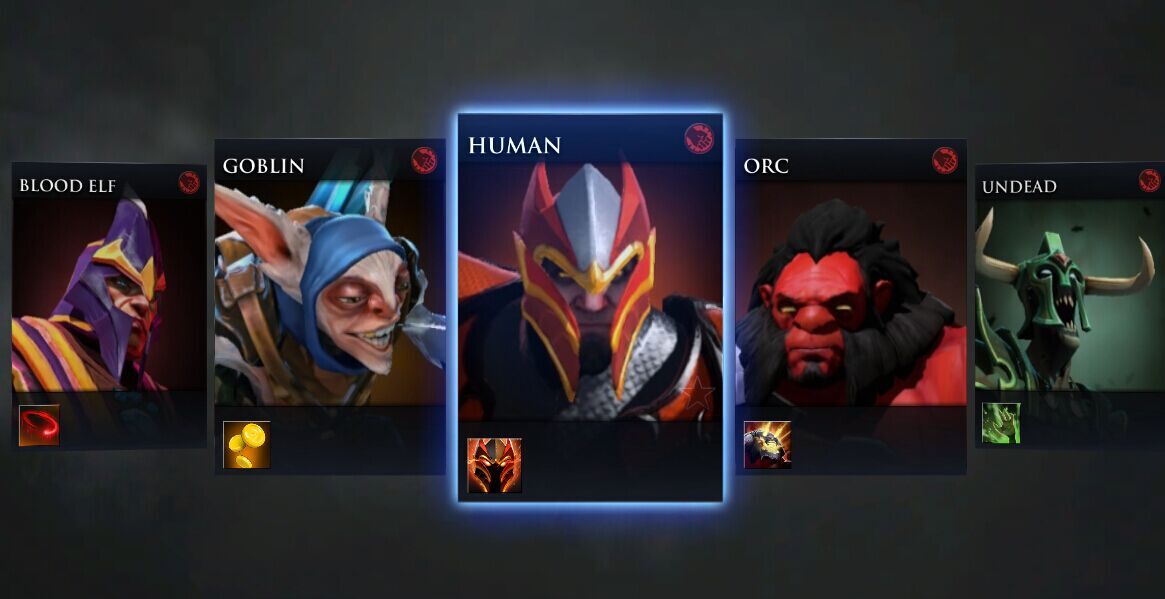Click the gold coins ability icon
Image resolution: width=1165 pixels, height=599 pixels.
point(246,445)
